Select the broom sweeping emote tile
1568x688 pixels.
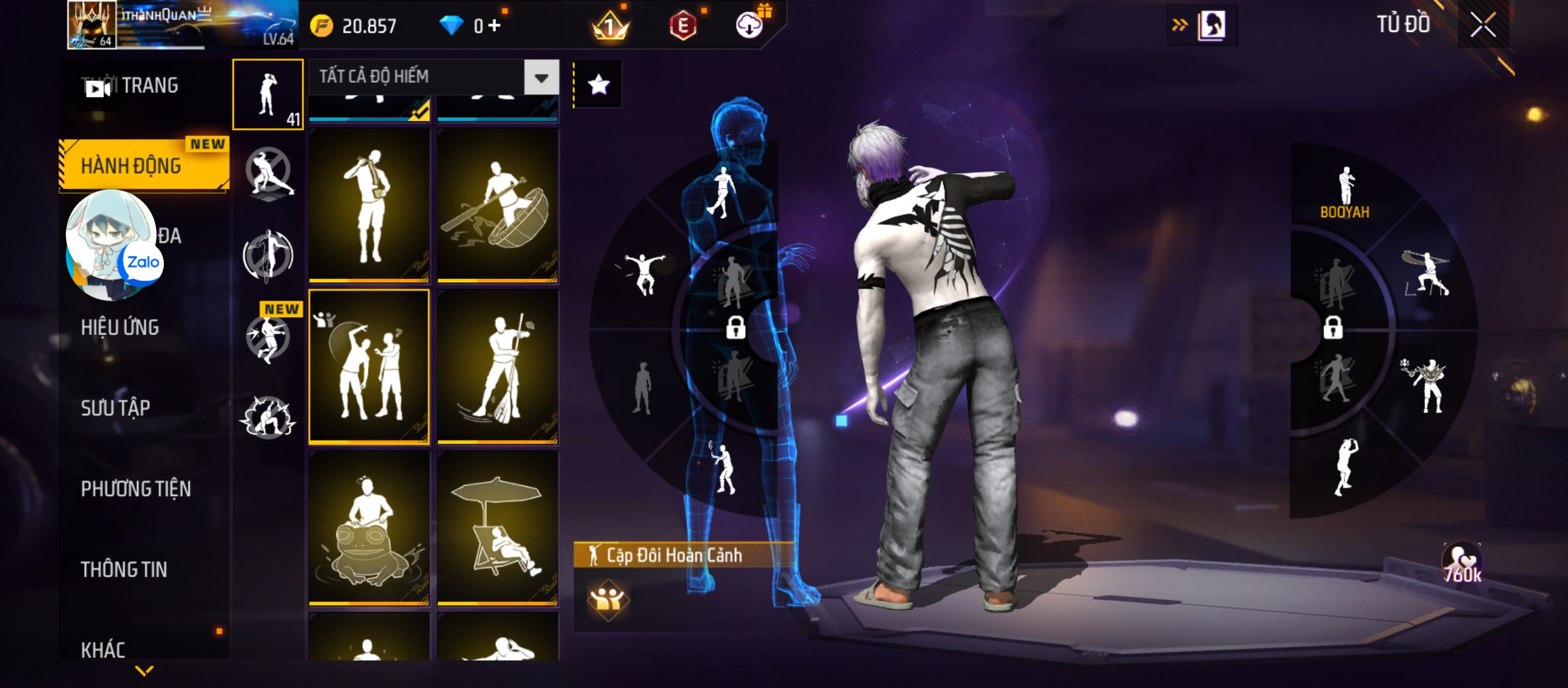498,366
